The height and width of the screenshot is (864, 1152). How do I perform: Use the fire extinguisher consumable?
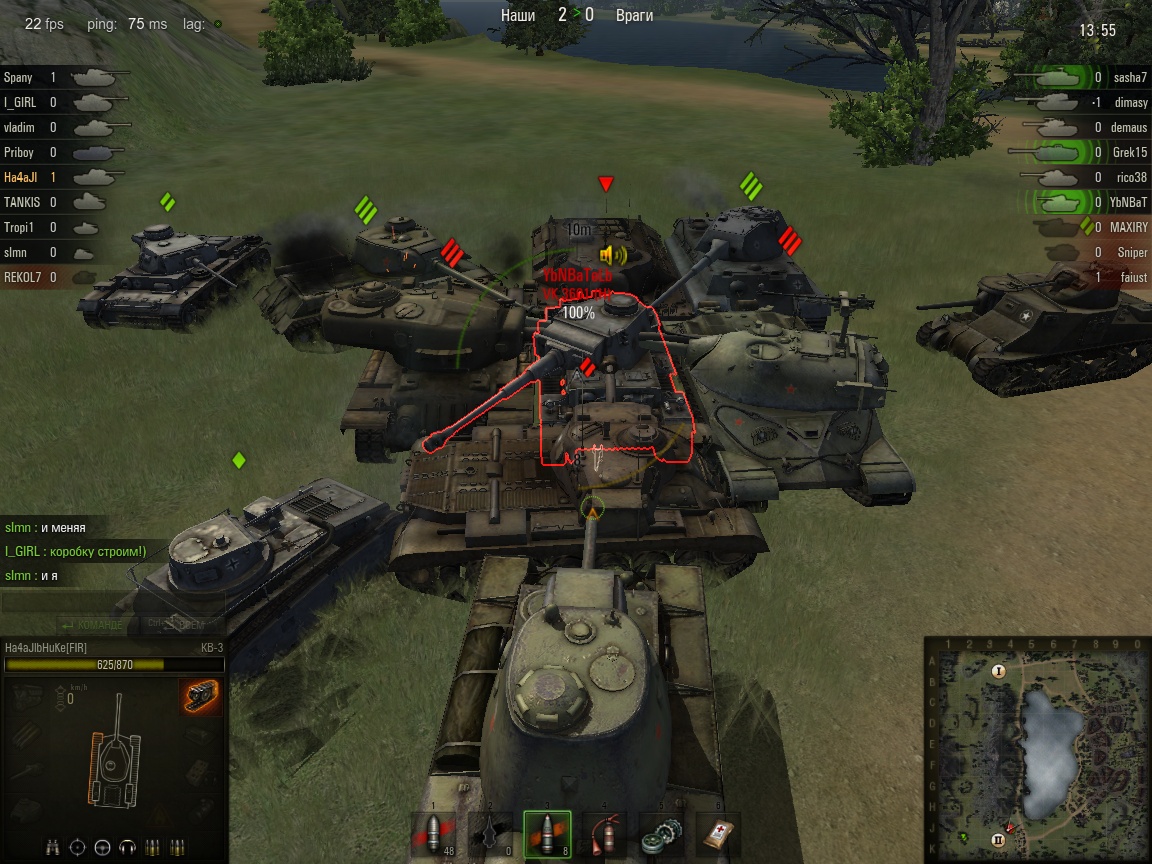(604, 834)
